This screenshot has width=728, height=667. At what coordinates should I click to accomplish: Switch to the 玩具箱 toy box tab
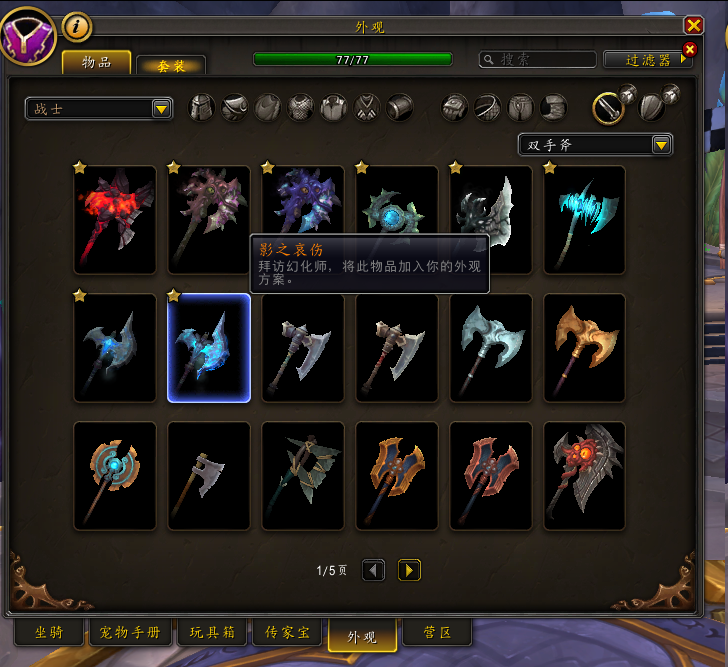pyautogui.click(x=213, y=633)
